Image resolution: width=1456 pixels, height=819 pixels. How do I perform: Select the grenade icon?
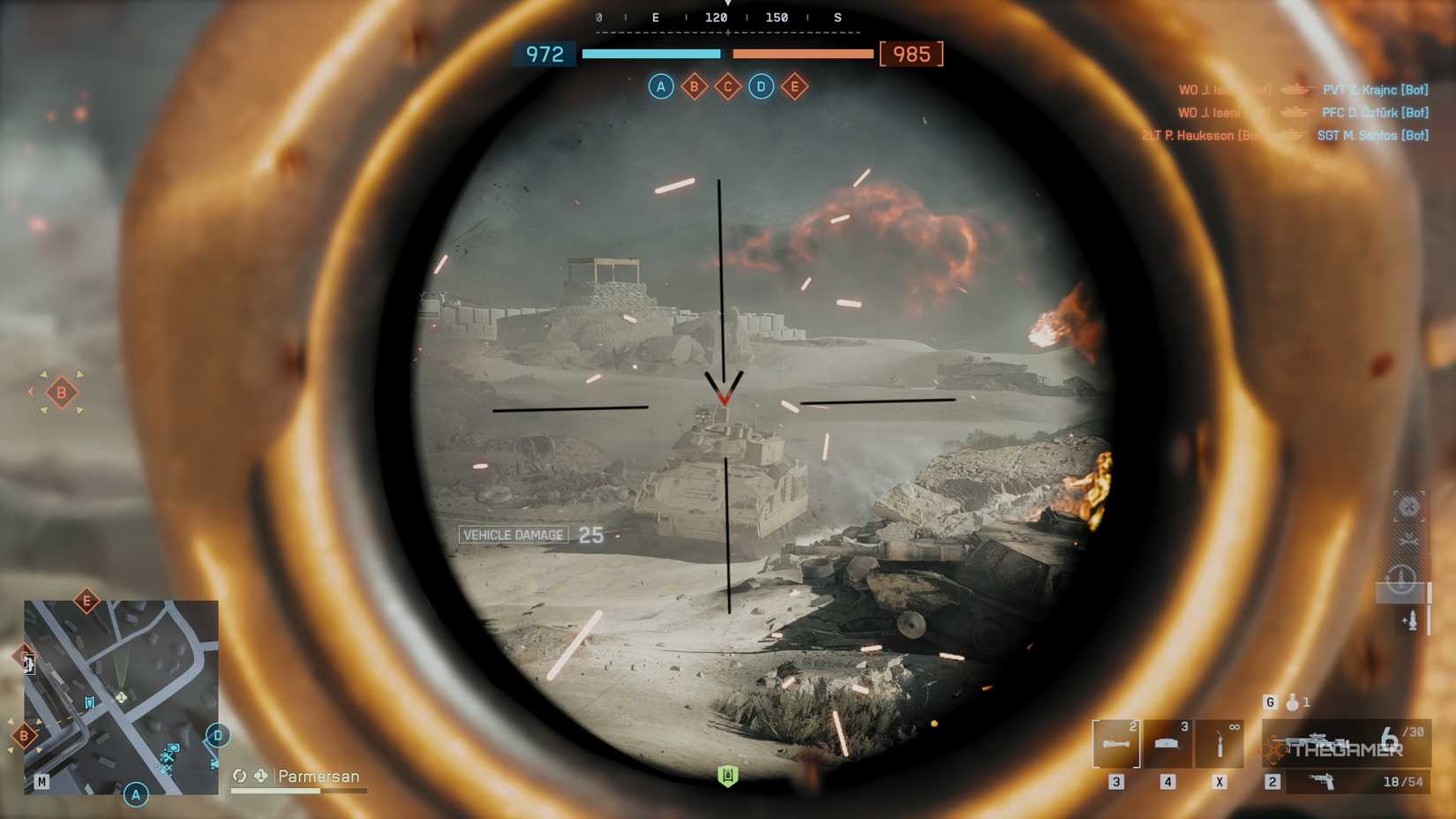pyautogui.click(x=1292, y=703)
